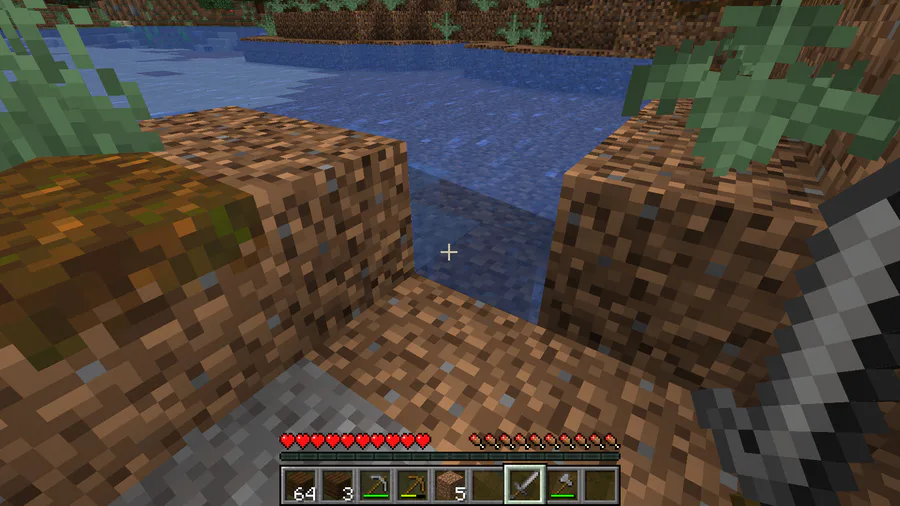Click the highlighted stone sword slot
The image size is (900, 506).
(525, 485)
